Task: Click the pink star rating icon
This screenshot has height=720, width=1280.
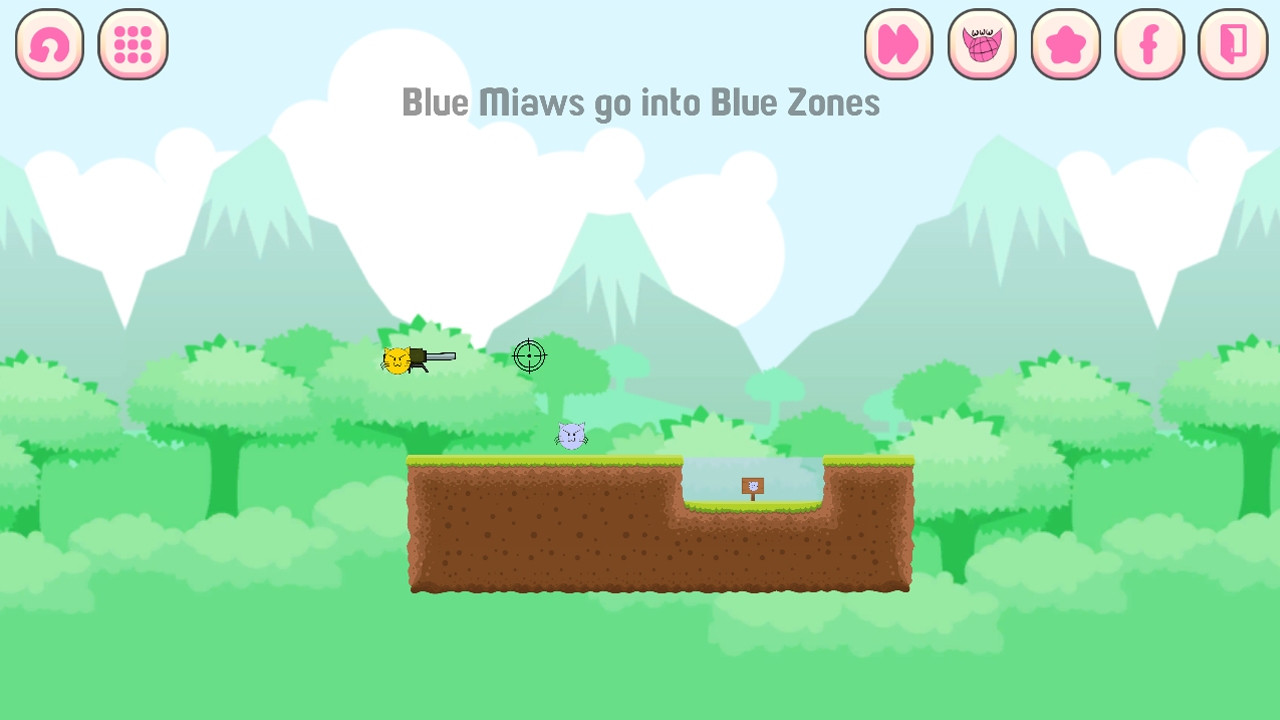Action: tap(1065, 43)
